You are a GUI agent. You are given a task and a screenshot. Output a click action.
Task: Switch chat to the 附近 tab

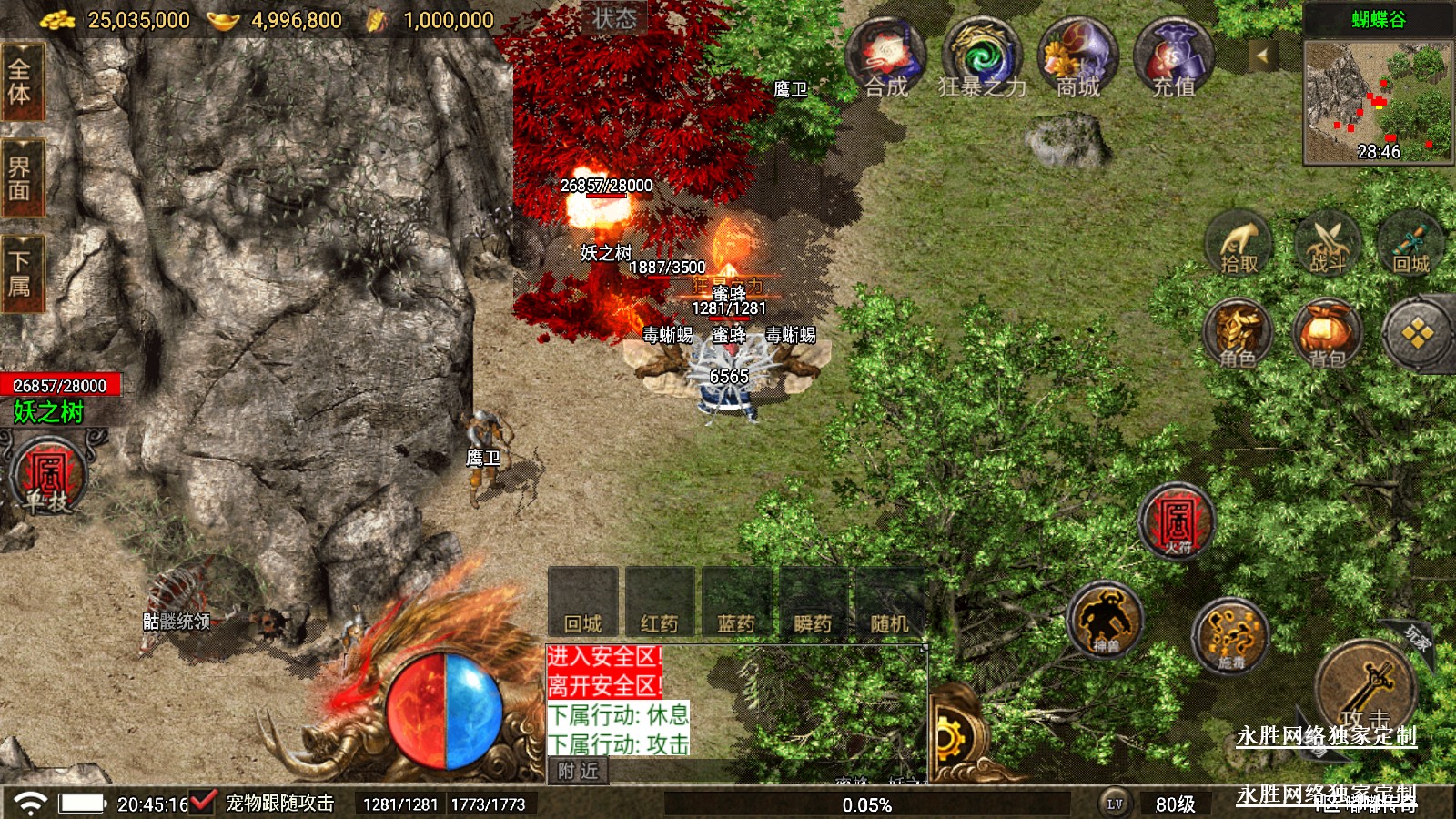pyautogui.click(x=579, y=772)
